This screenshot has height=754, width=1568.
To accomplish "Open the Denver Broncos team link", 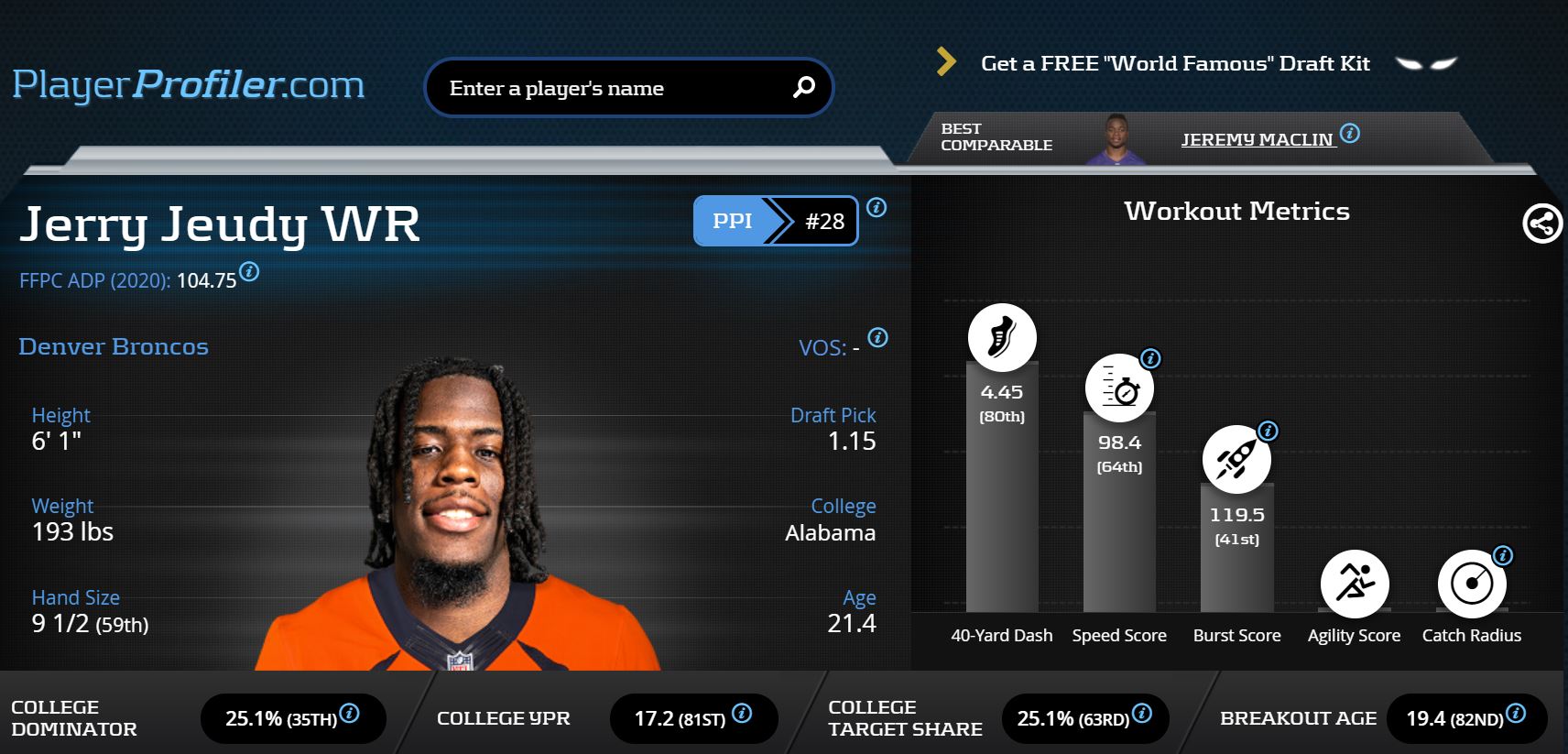I will click(x=114, y=346).
